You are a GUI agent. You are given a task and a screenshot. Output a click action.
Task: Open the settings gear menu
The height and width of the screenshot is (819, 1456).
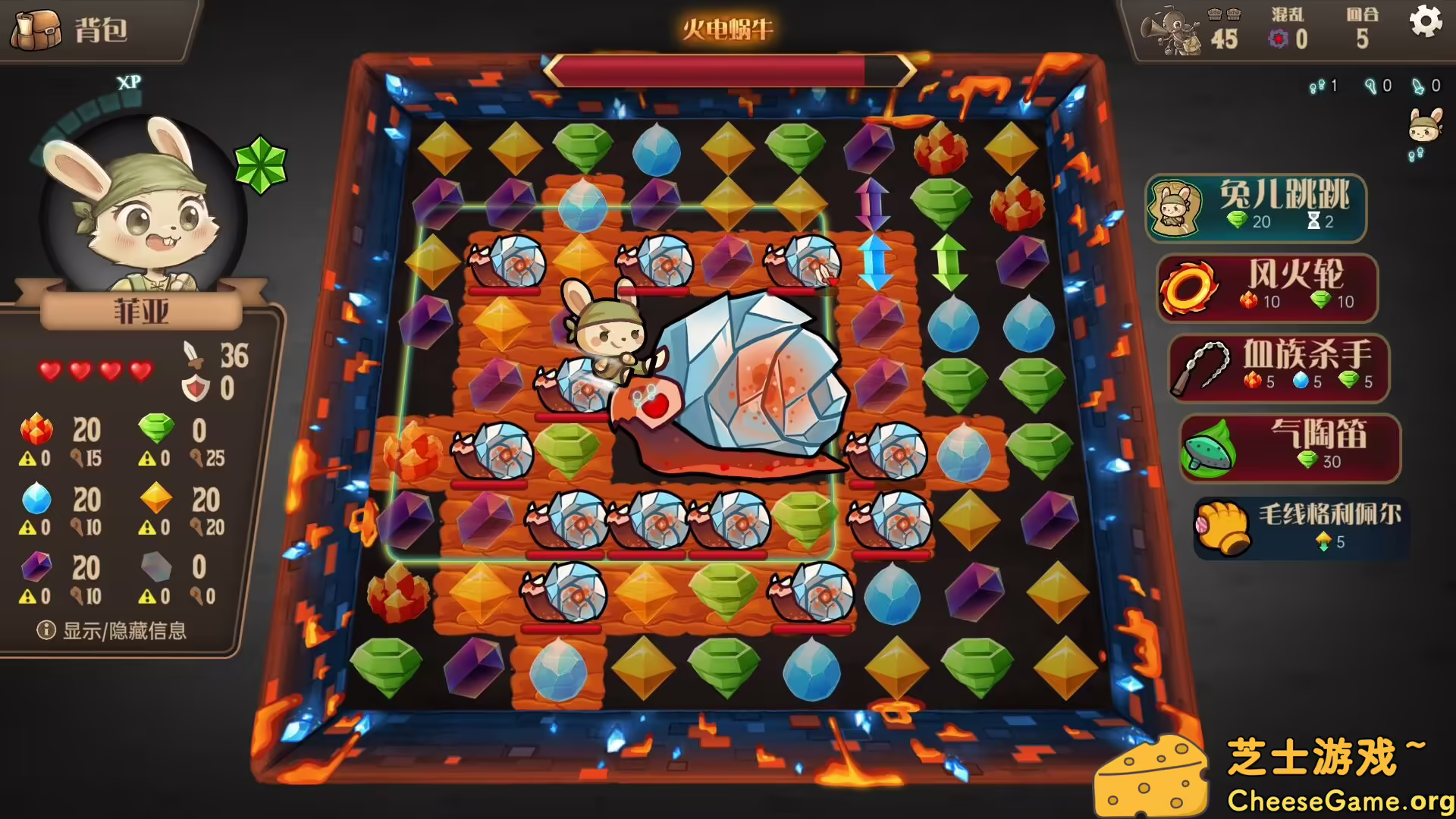[1425, 22]
